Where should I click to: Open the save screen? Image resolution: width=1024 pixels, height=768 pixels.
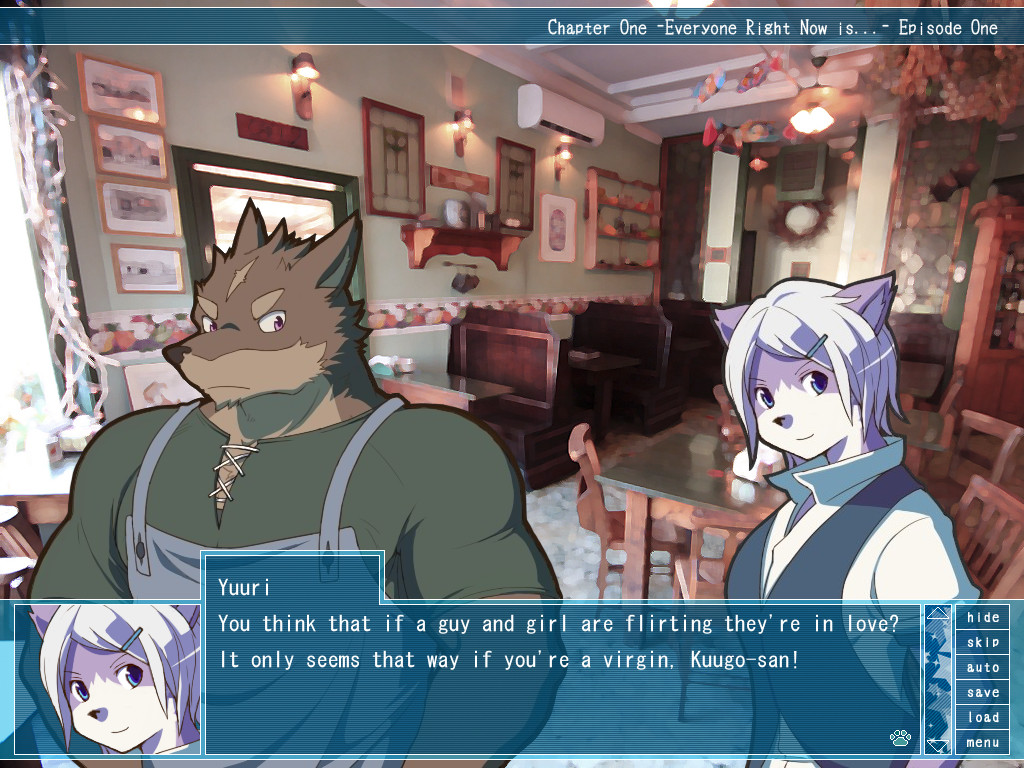[x=982, y=692]
